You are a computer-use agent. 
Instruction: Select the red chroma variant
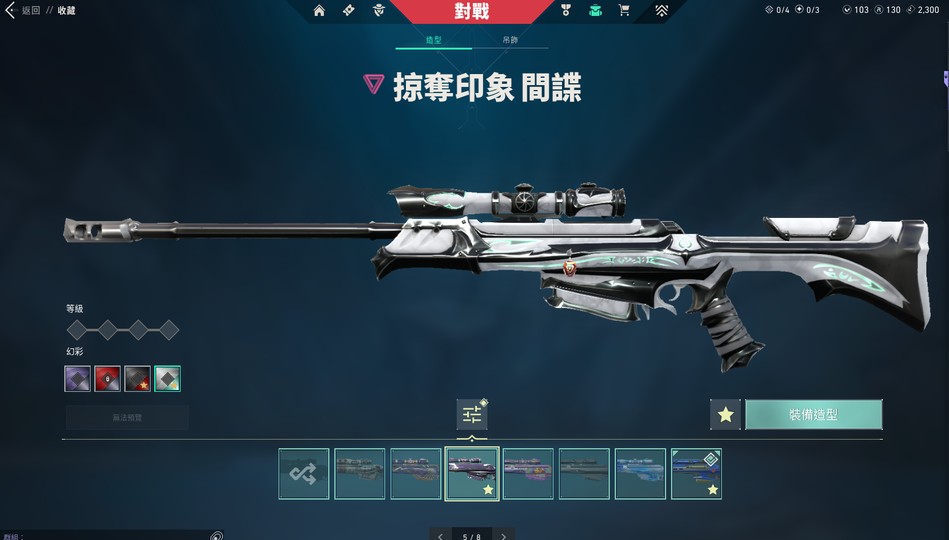108,379
